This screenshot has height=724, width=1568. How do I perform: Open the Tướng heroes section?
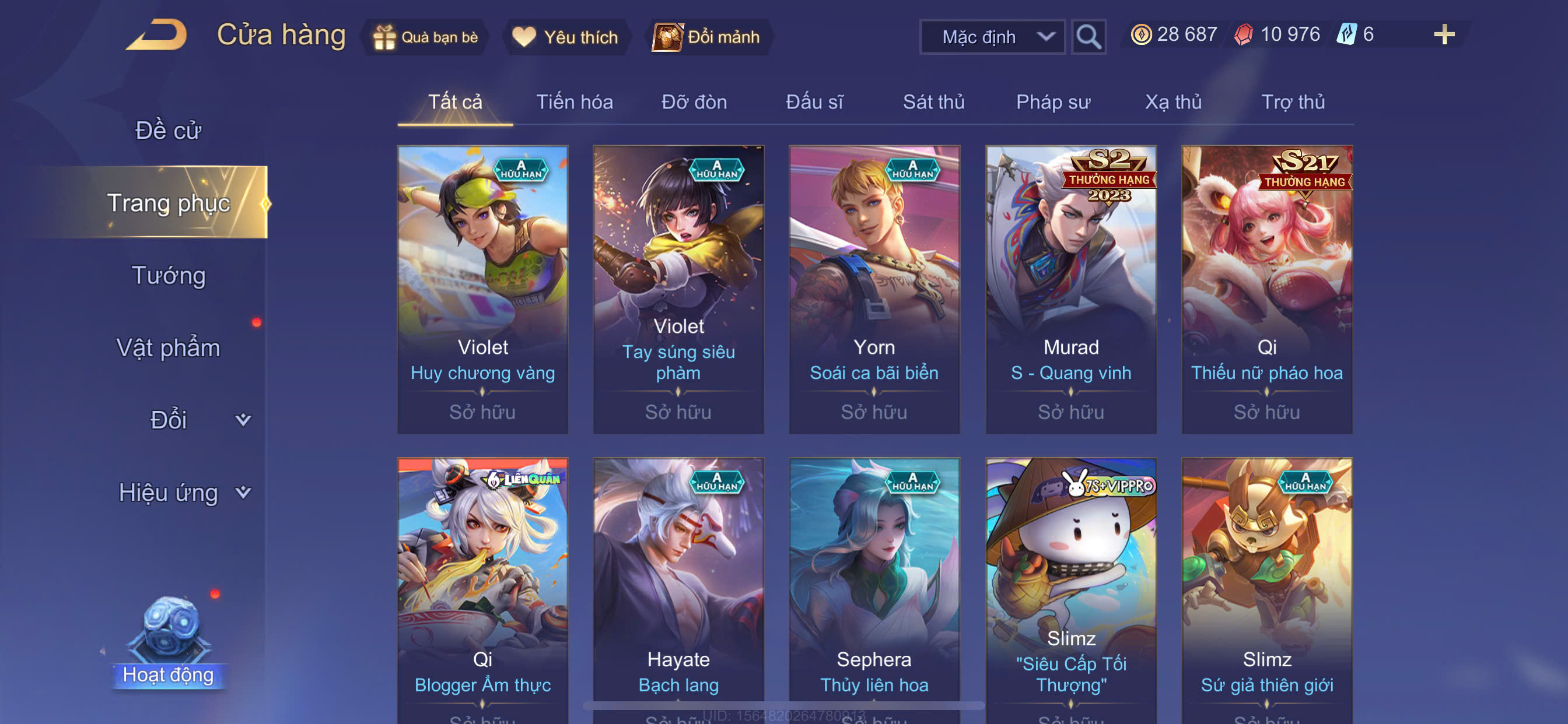click(168, 276)
